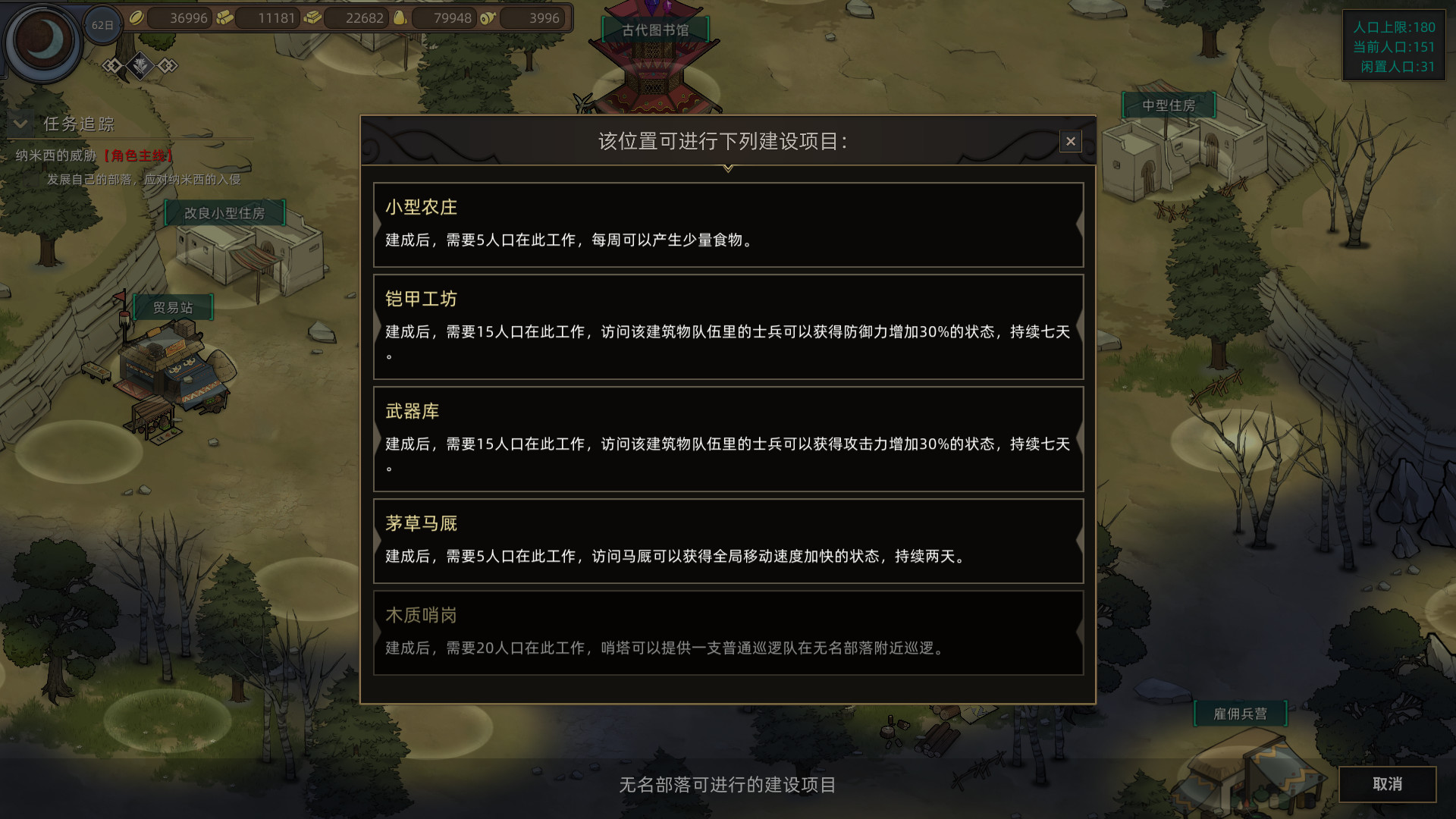
Task: Close the construction projects dialog
Action: pos(1070,141)
